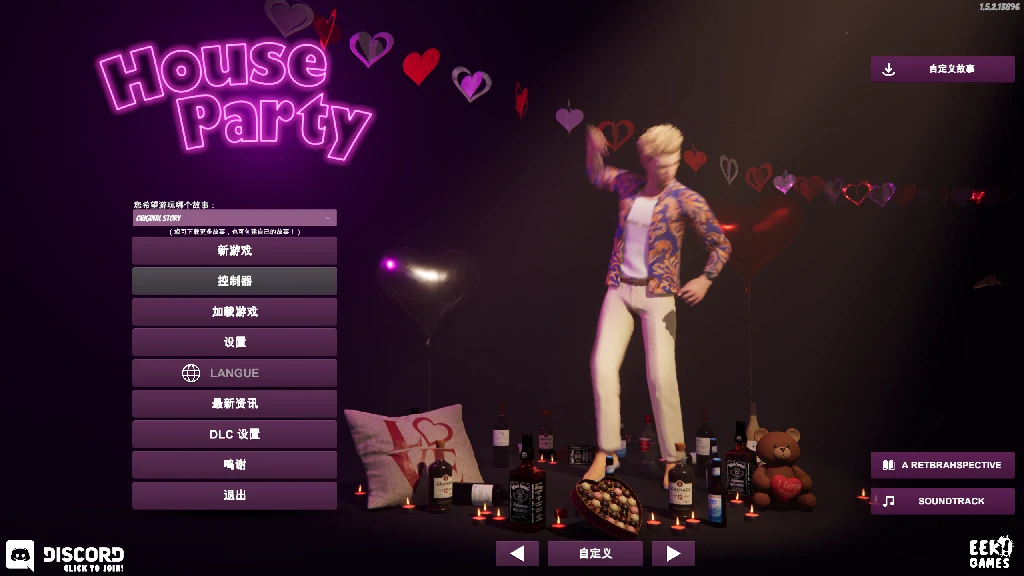Open DLC settings (DLC 设置)
Screen dimensions: 1024x576
click(x=234, y=434)
